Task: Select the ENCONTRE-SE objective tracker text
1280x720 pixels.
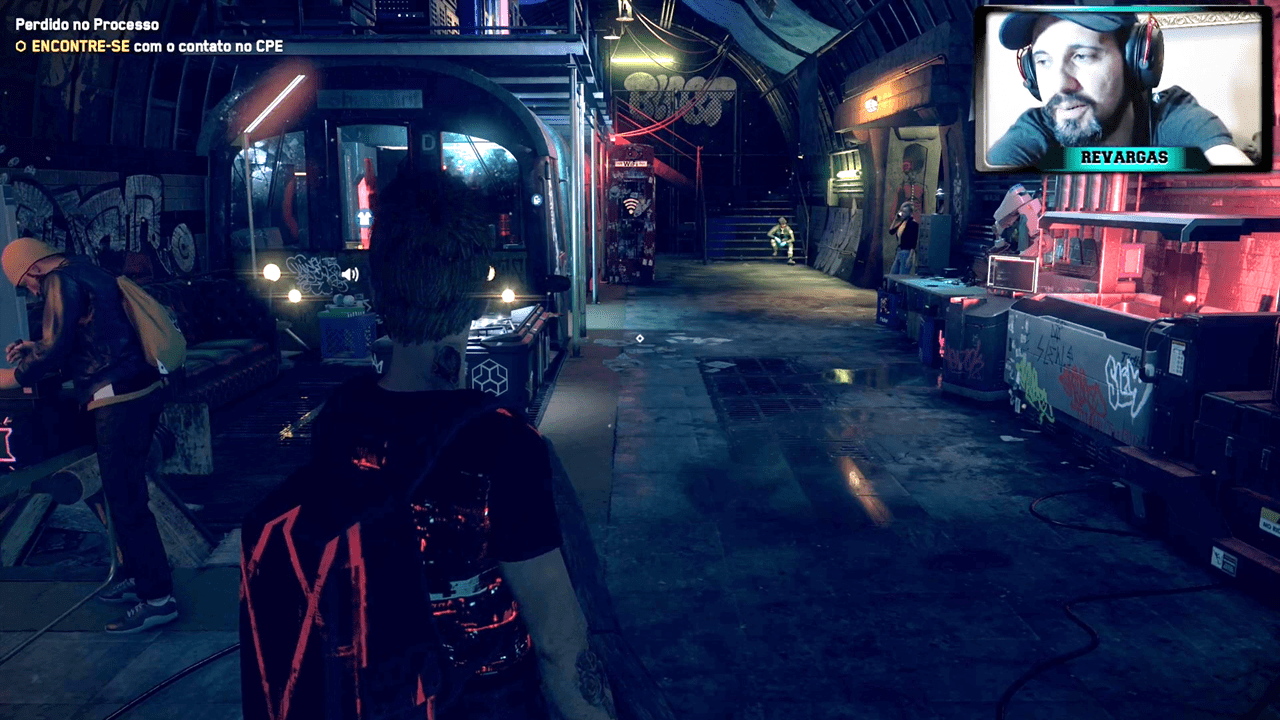Action: 150,46
